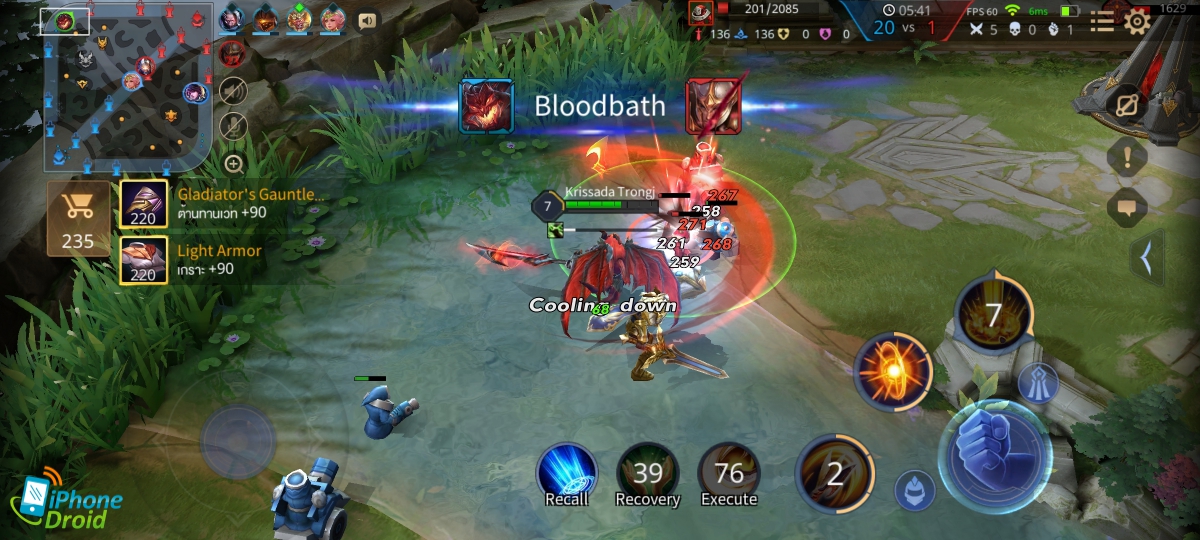Activate the Recall spell

[567, 473]
